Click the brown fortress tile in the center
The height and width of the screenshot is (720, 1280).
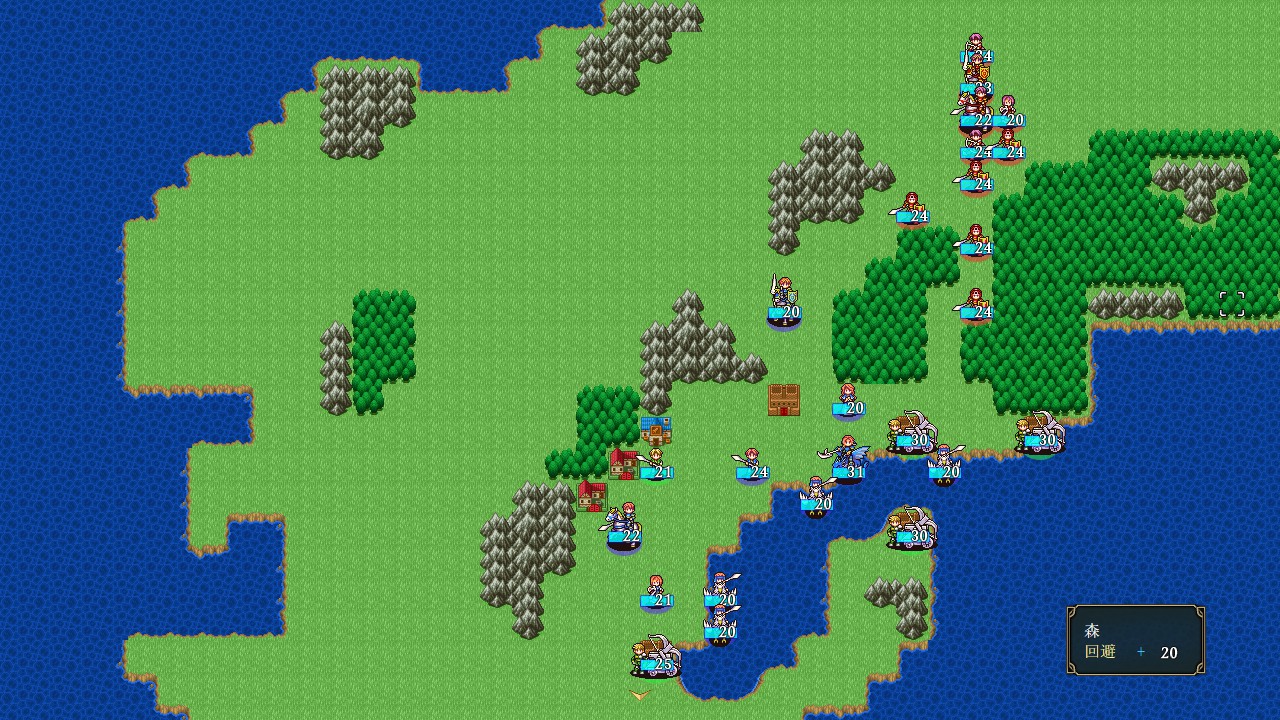[783, 398]
